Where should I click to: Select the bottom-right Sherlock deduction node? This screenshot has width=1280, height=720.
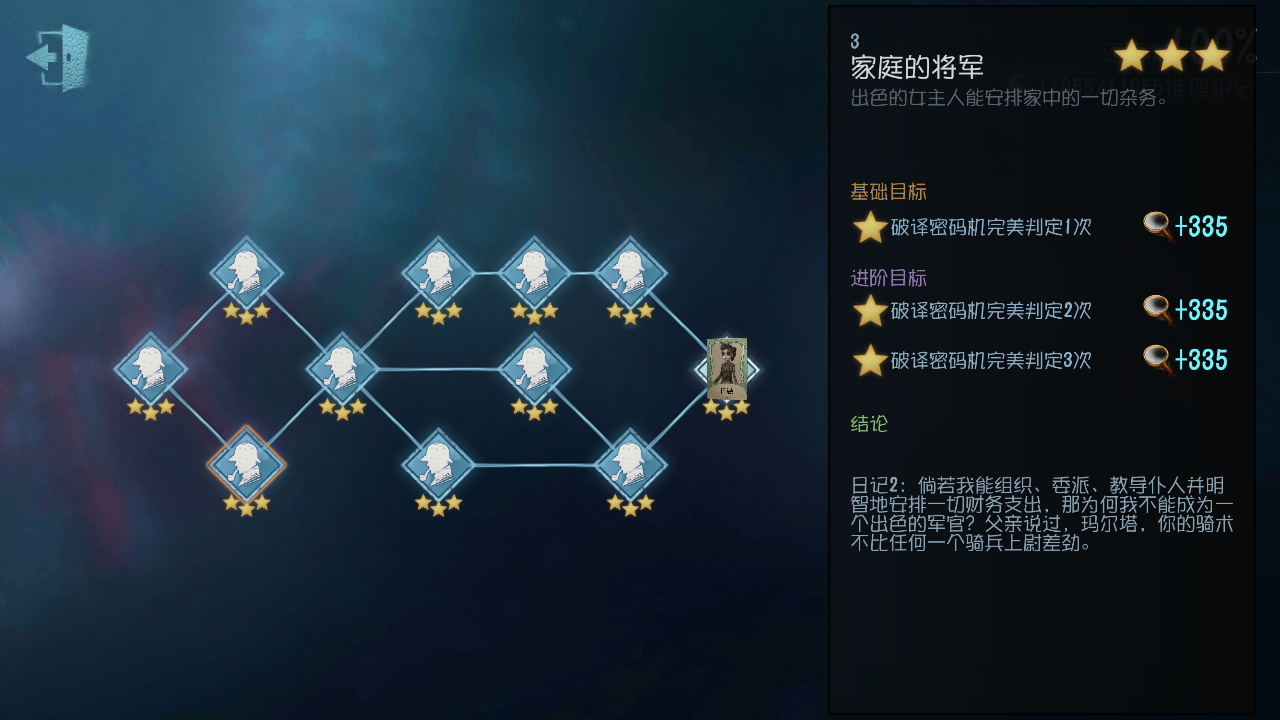pyautogui.click(x=630, y=463)
